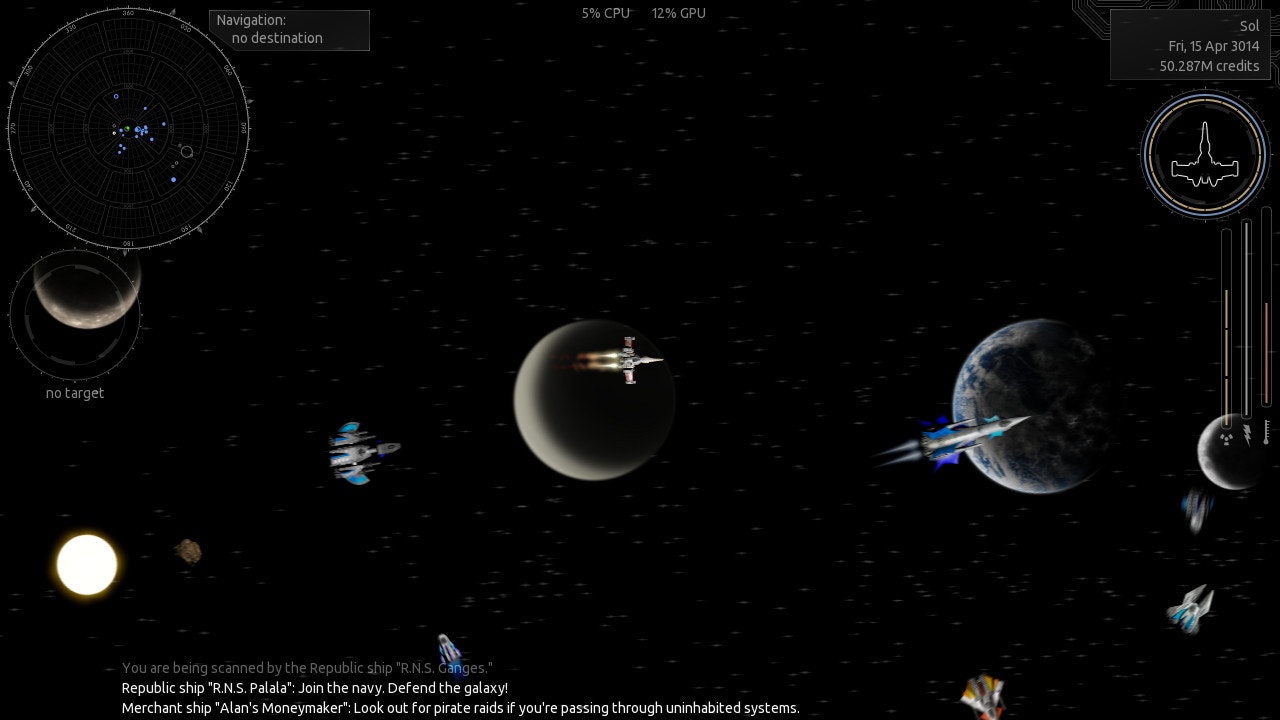Viewport: 1280px width, 720px height.
Task: Click the Sol system name label
Action: (1249, 25)
